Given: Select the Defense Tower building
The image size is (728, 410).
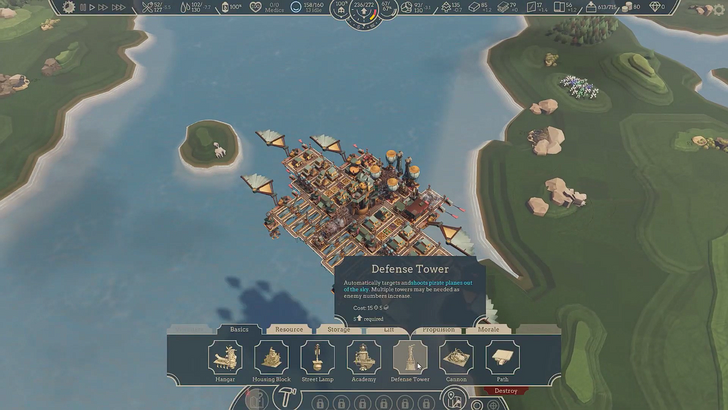Looking at the screenshot, I should (x=409, y=359).
